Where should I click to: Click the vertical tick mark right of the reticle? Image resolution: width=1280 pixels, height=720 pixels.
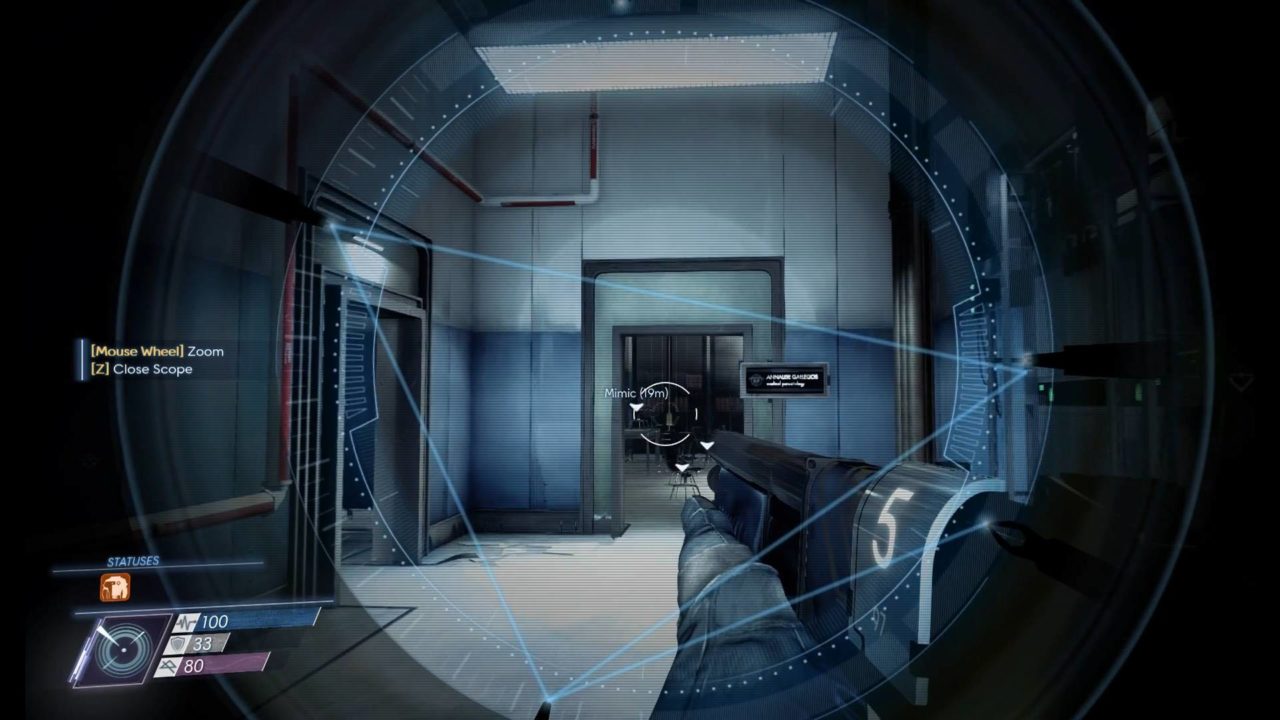point(696,413)
